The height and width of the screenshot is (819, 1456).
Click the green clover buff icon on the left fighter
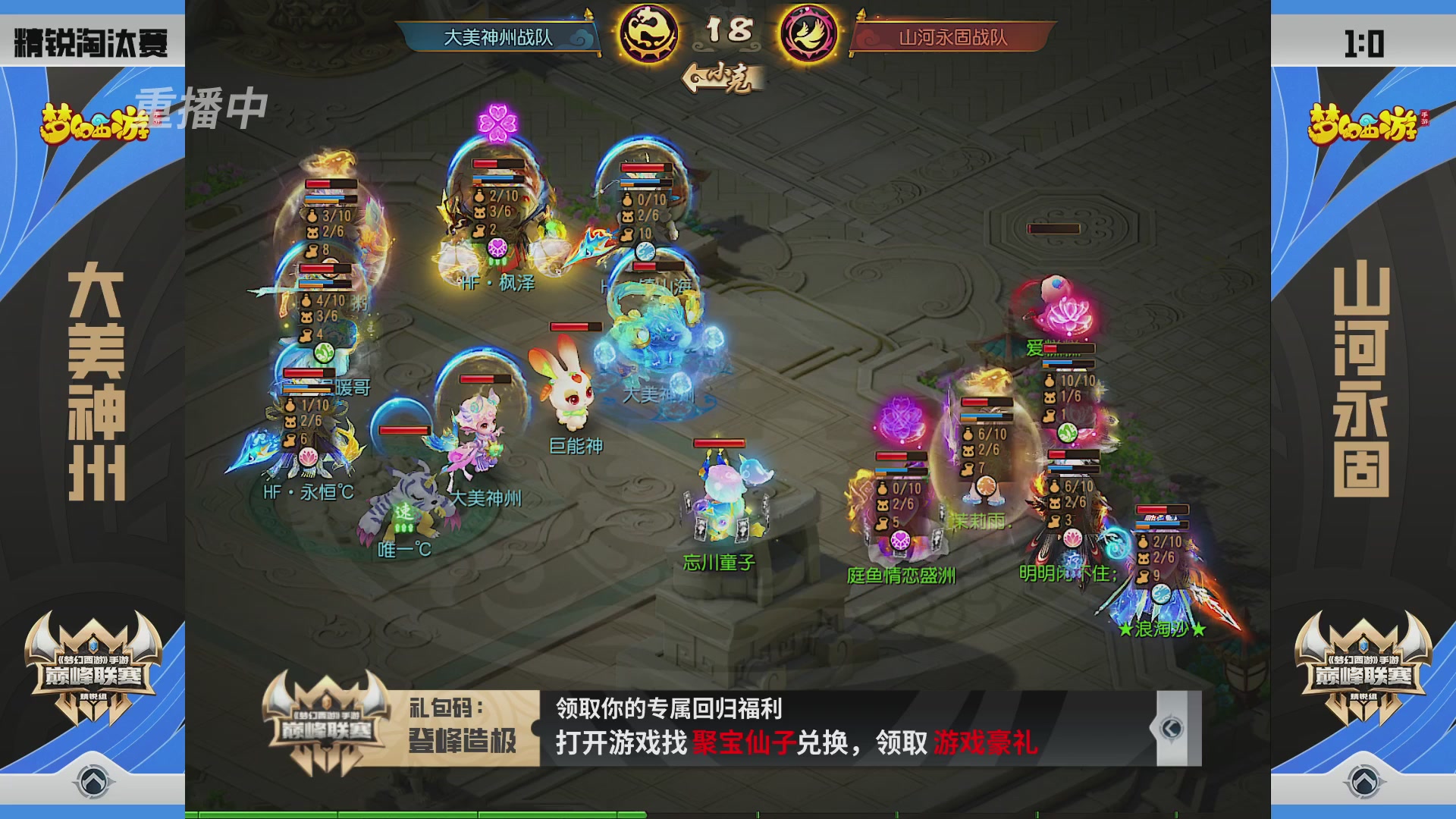[325, 352]
